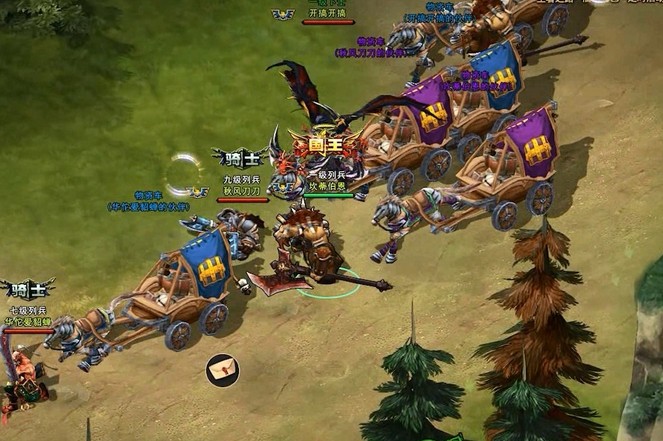The image size is (663, 441).
Task: Open the sealed envelope mail icon
Action: coord(222,369)
